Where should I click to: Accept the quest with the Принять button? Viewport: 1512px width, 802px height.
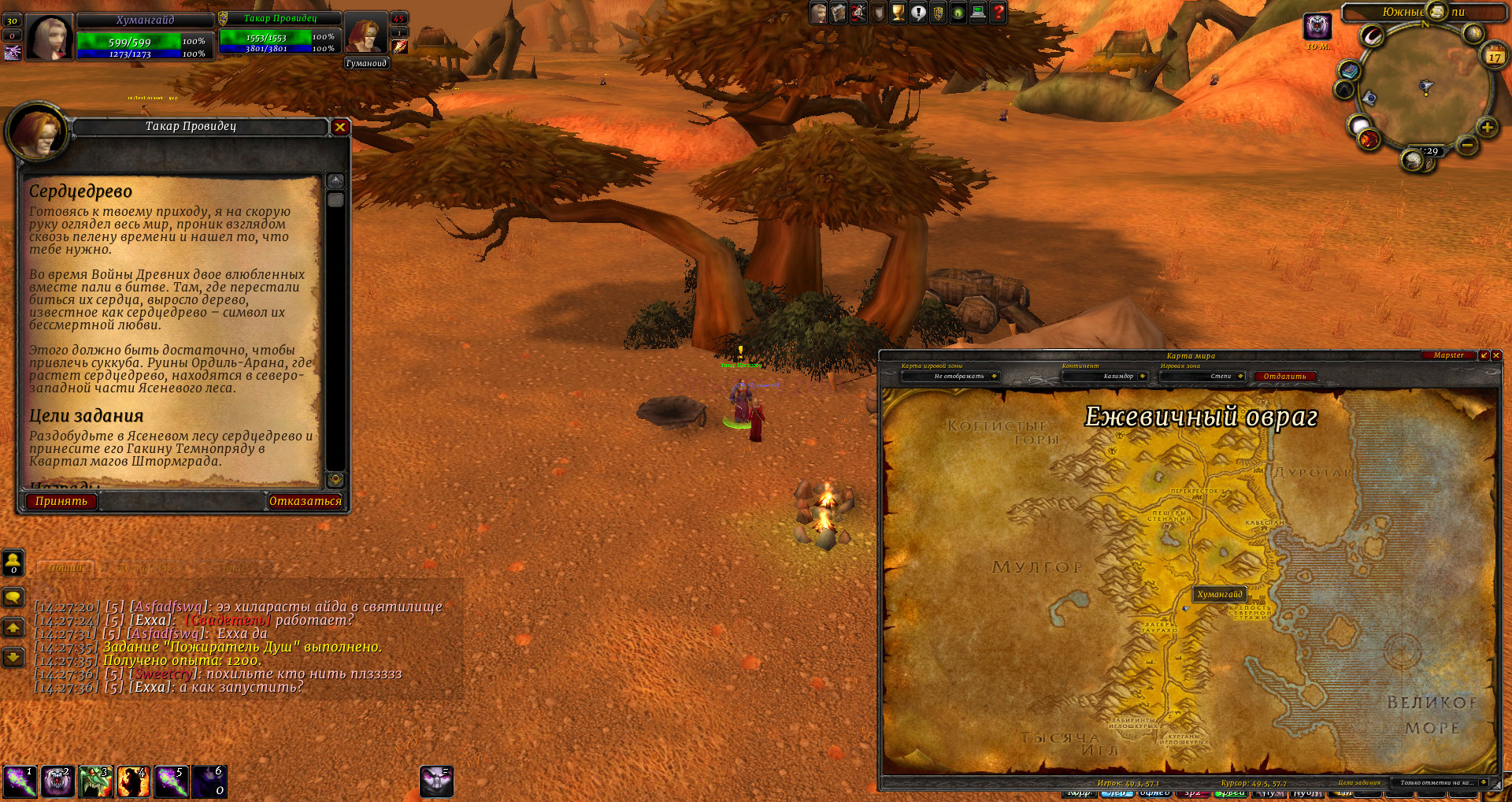click(61, 501)
